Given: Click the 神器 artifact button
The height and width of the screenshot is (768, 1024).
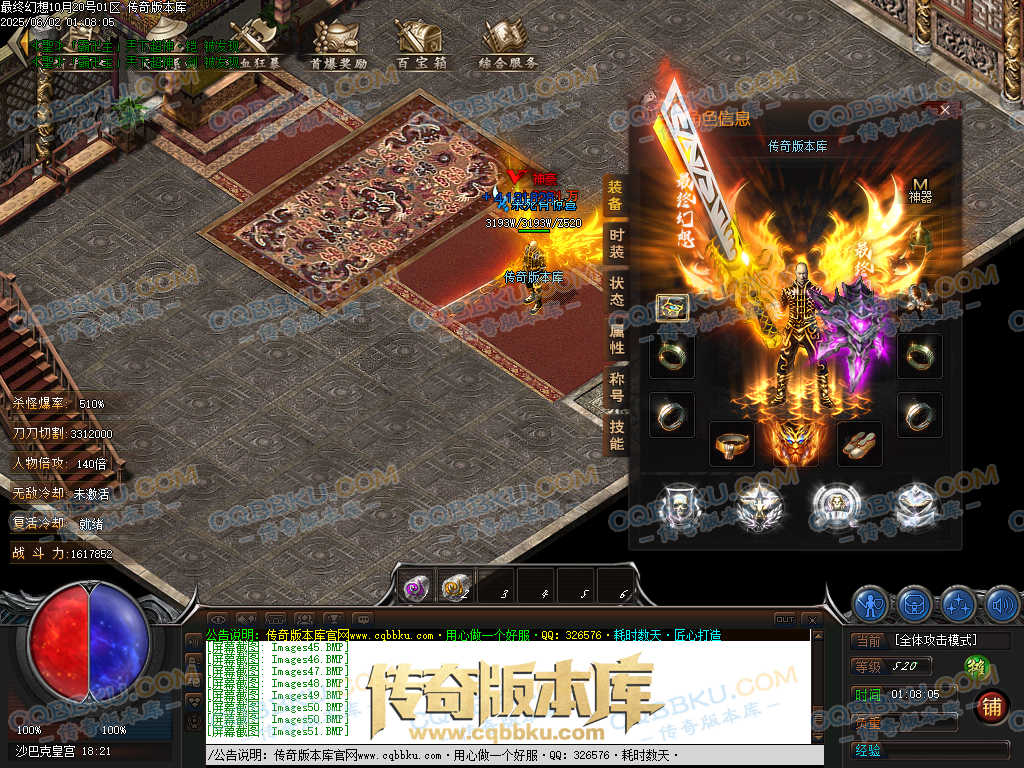Looking at the screenshot, I should pyautogui.click(x=920, y=189).
